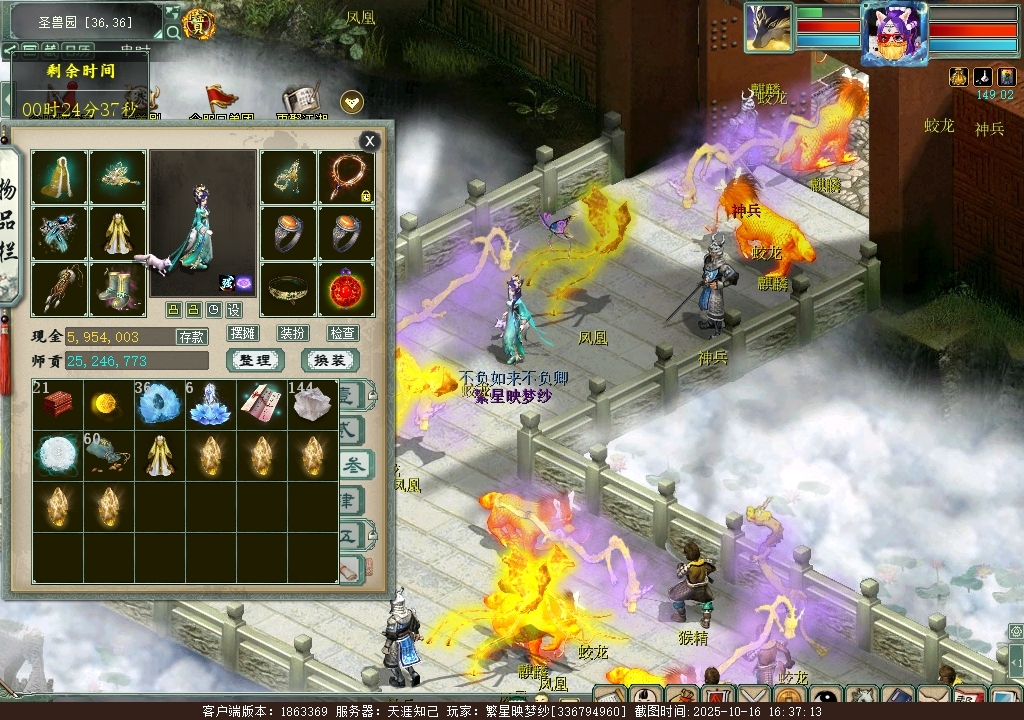Open the magnifier search beside location bar
The height and width of the screenshot is (720, 1024).
[173, 32]
